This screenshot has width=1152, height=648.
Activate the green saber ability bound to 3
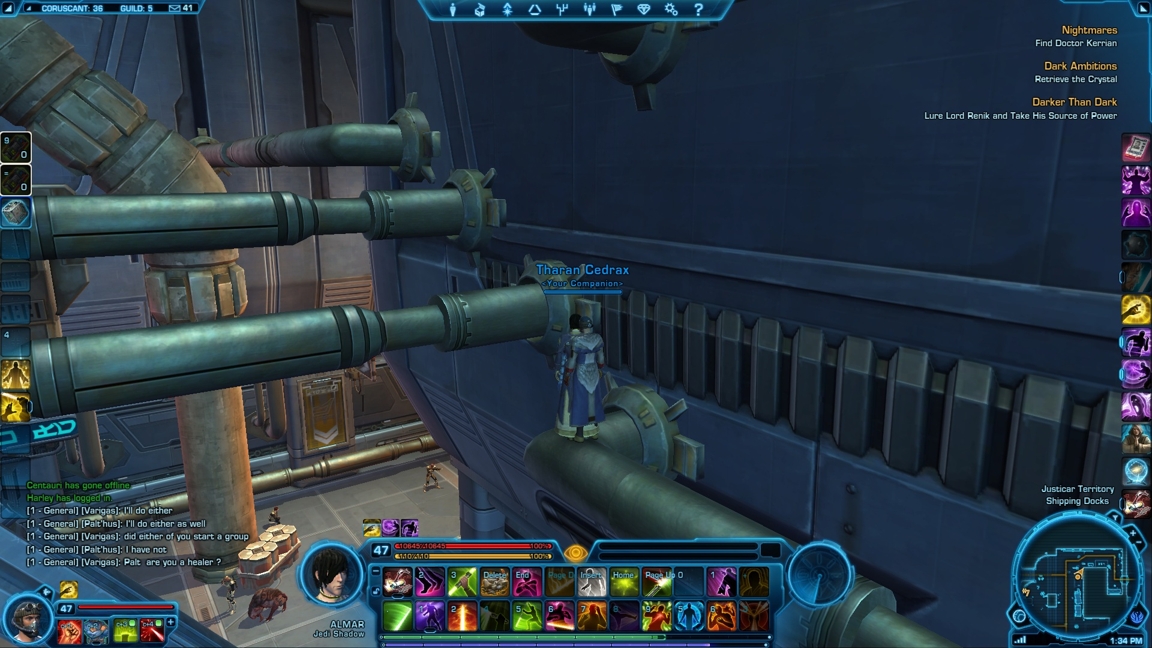pos(462,582)
